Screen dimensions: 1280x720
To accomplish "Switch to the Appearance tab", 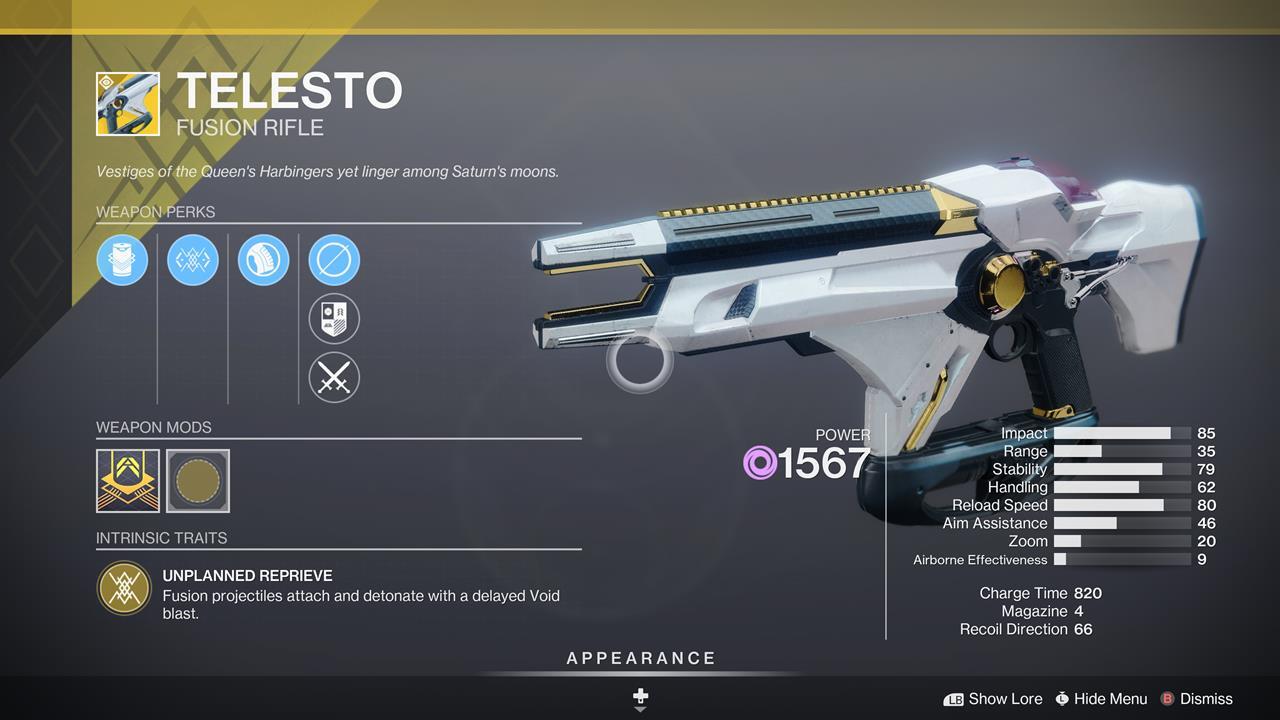I will 640,658.
